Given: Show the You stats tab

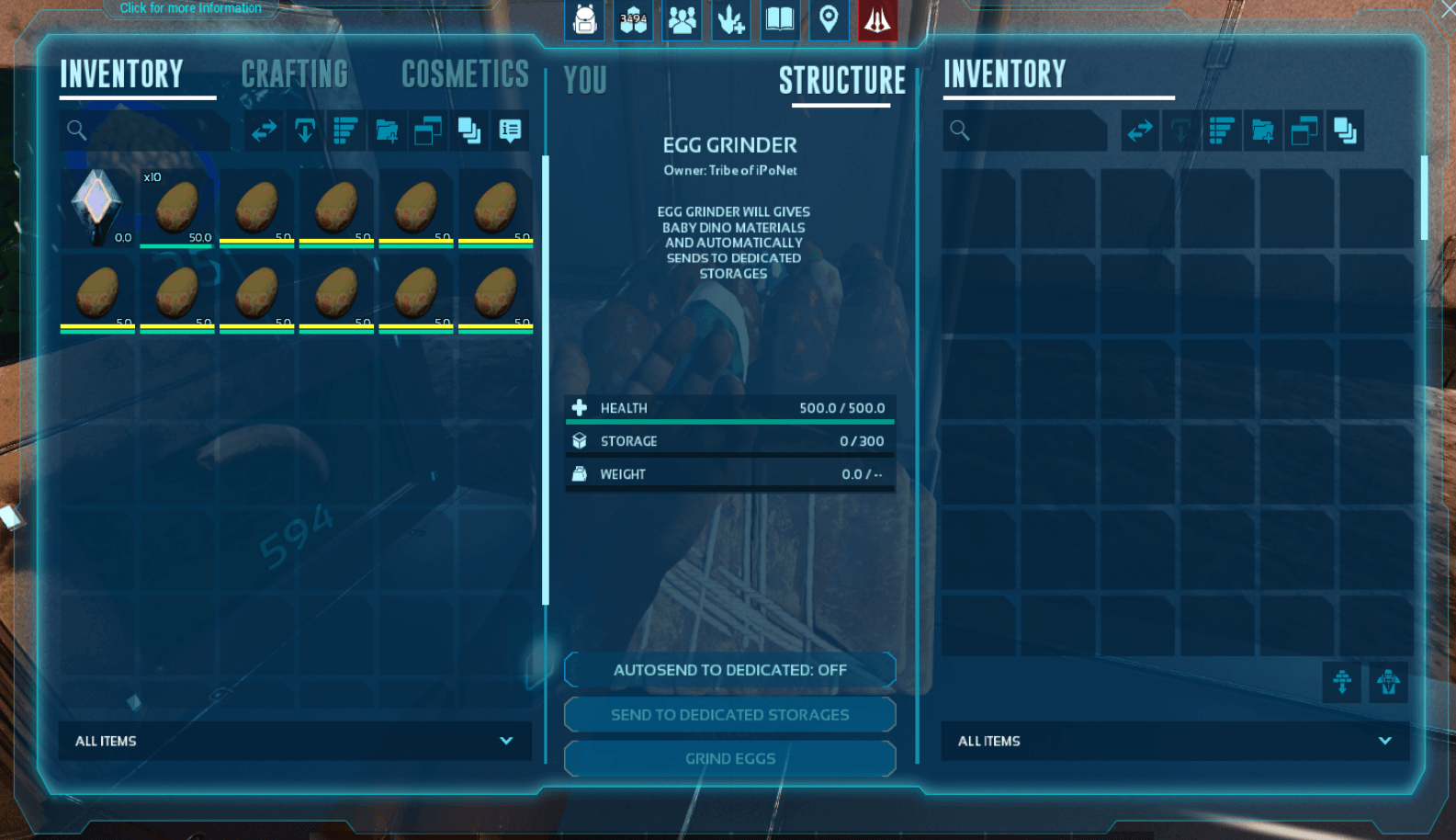Looking at the screenshot, I should pyautogui.click(x=585, y=81).
